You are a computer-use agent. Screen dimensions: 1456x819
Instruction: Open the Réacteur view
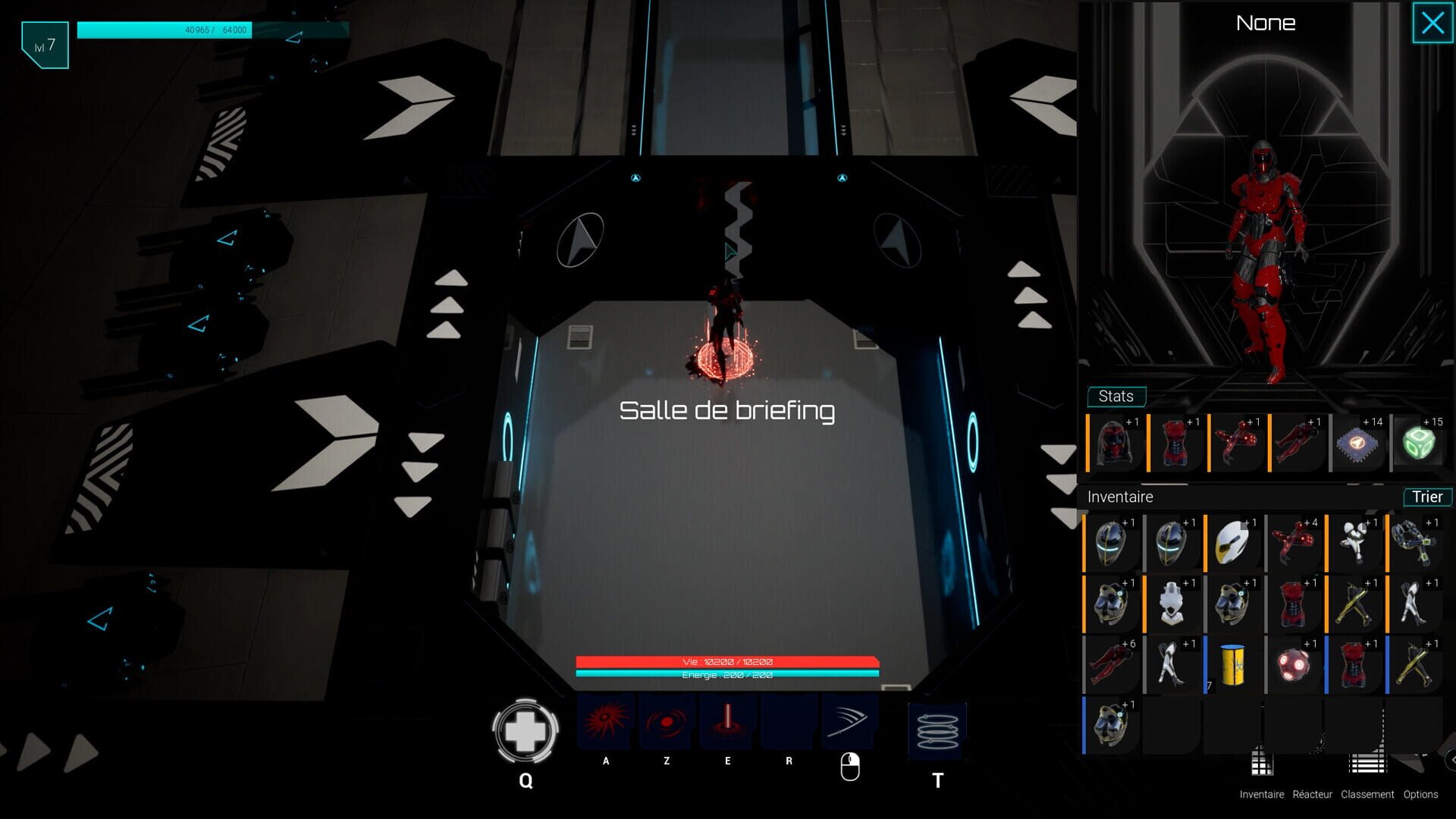1311,795
